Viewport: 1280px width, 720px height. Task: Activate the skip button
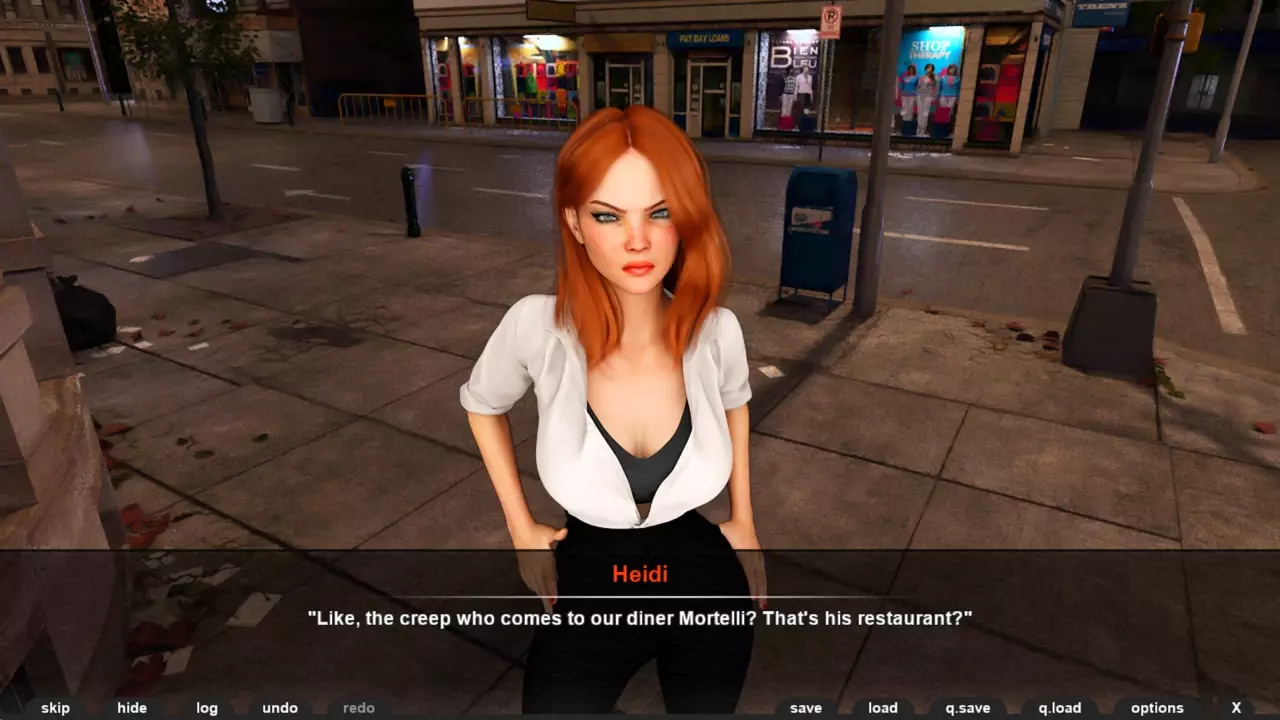(55, 708)
